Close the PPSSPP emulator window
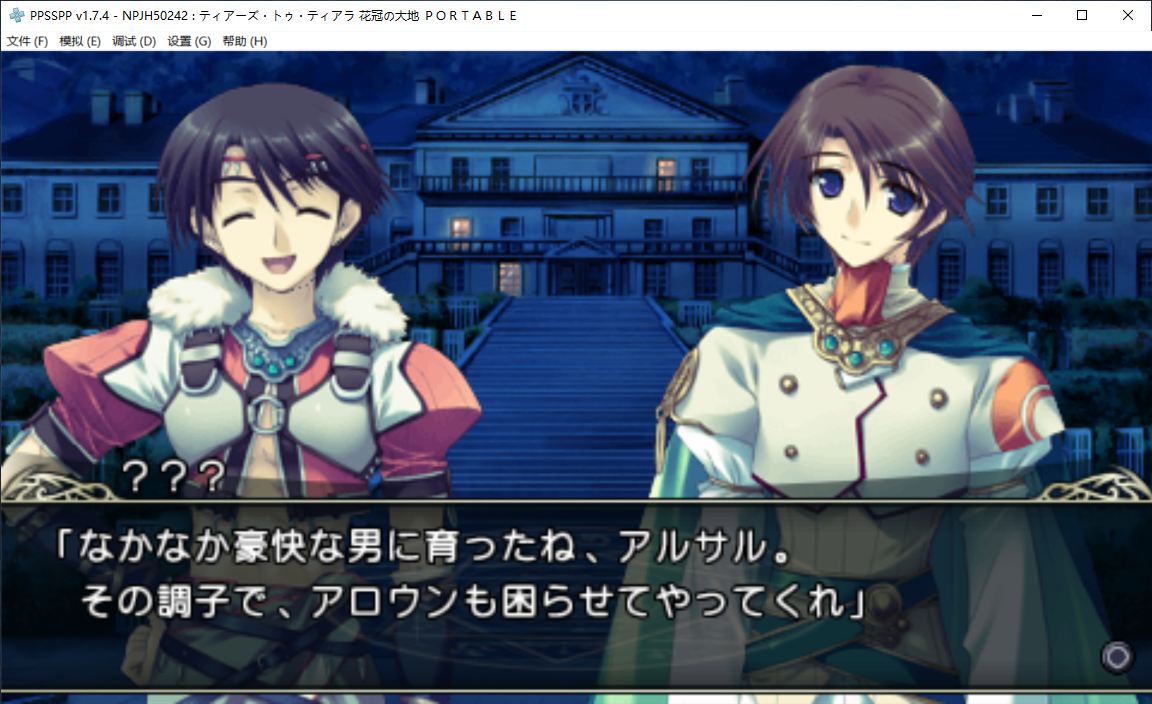The height and width of the screenshot is (704, 1152). [x=1128, y=15]
